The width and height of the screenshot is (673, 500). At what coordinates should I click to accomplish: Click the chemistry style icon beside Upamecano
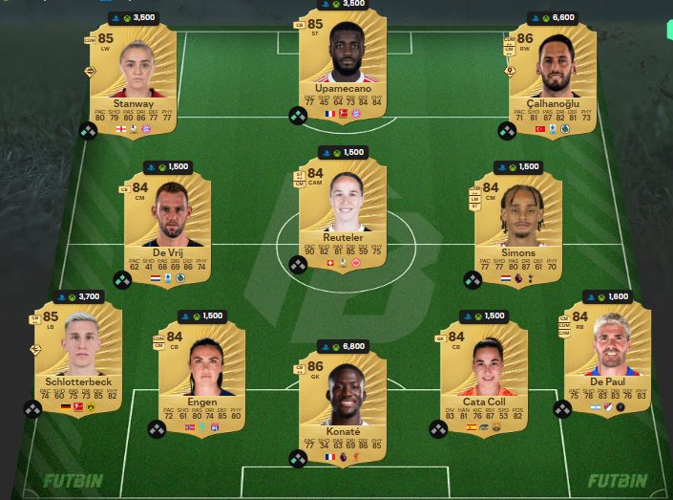[298, 116]
